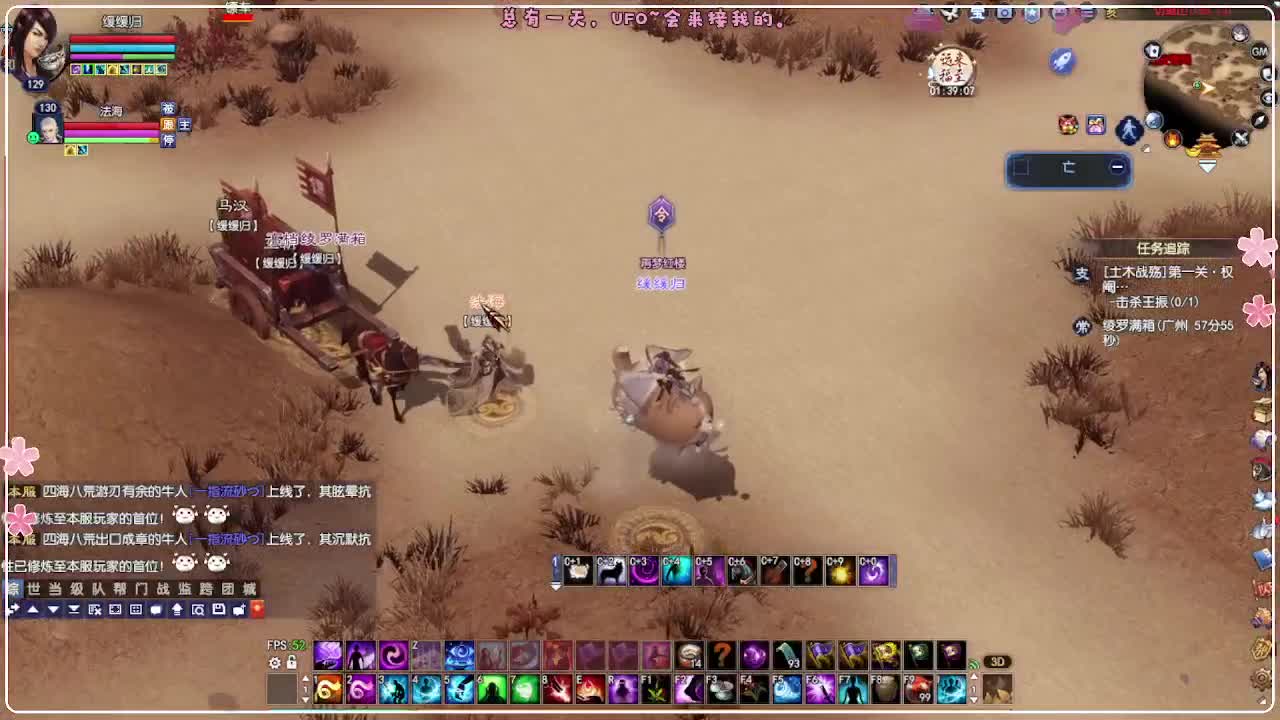
Task: Select the crossed-swords icon on minimap rim
Action: 1239,137
